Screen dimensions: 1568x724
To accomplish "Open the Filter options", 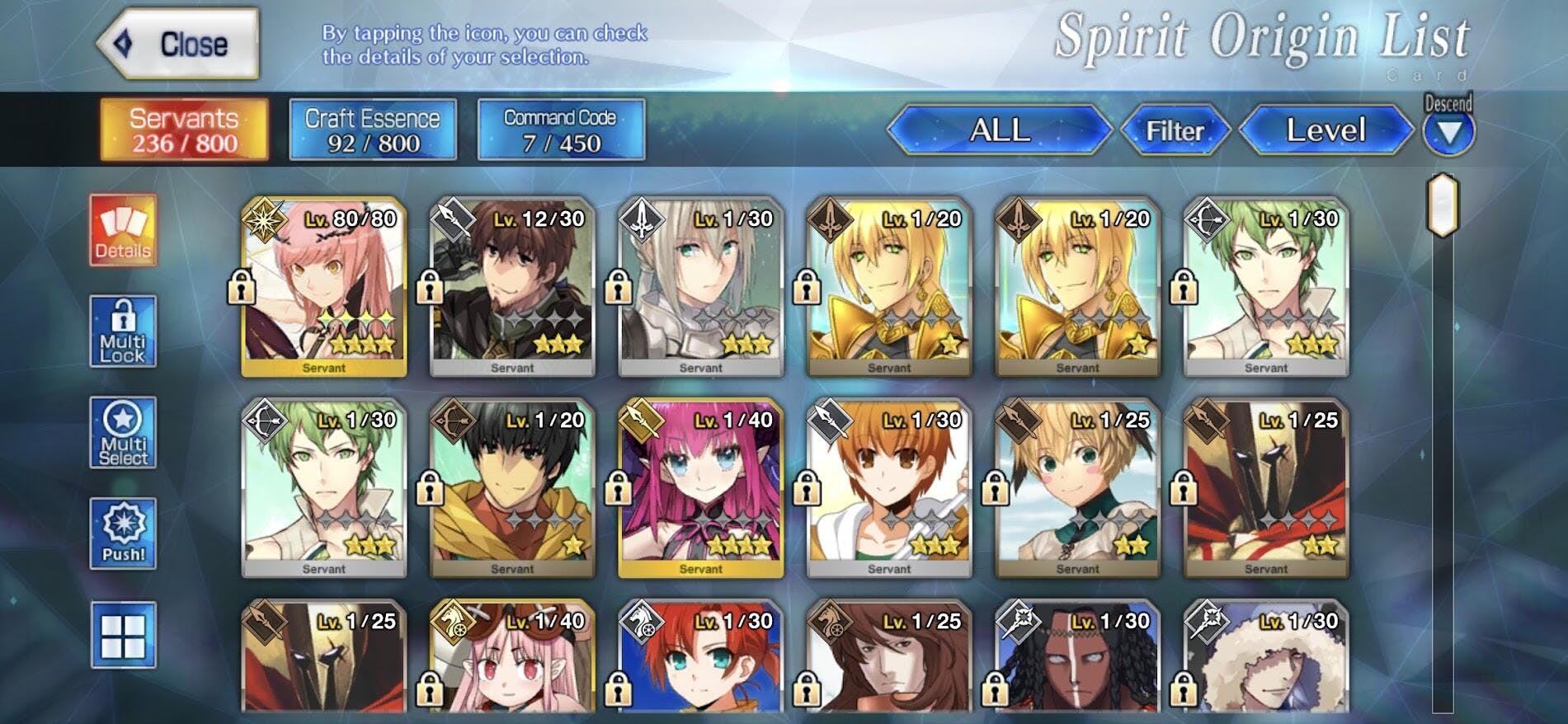I will [x=1175, y=130].
